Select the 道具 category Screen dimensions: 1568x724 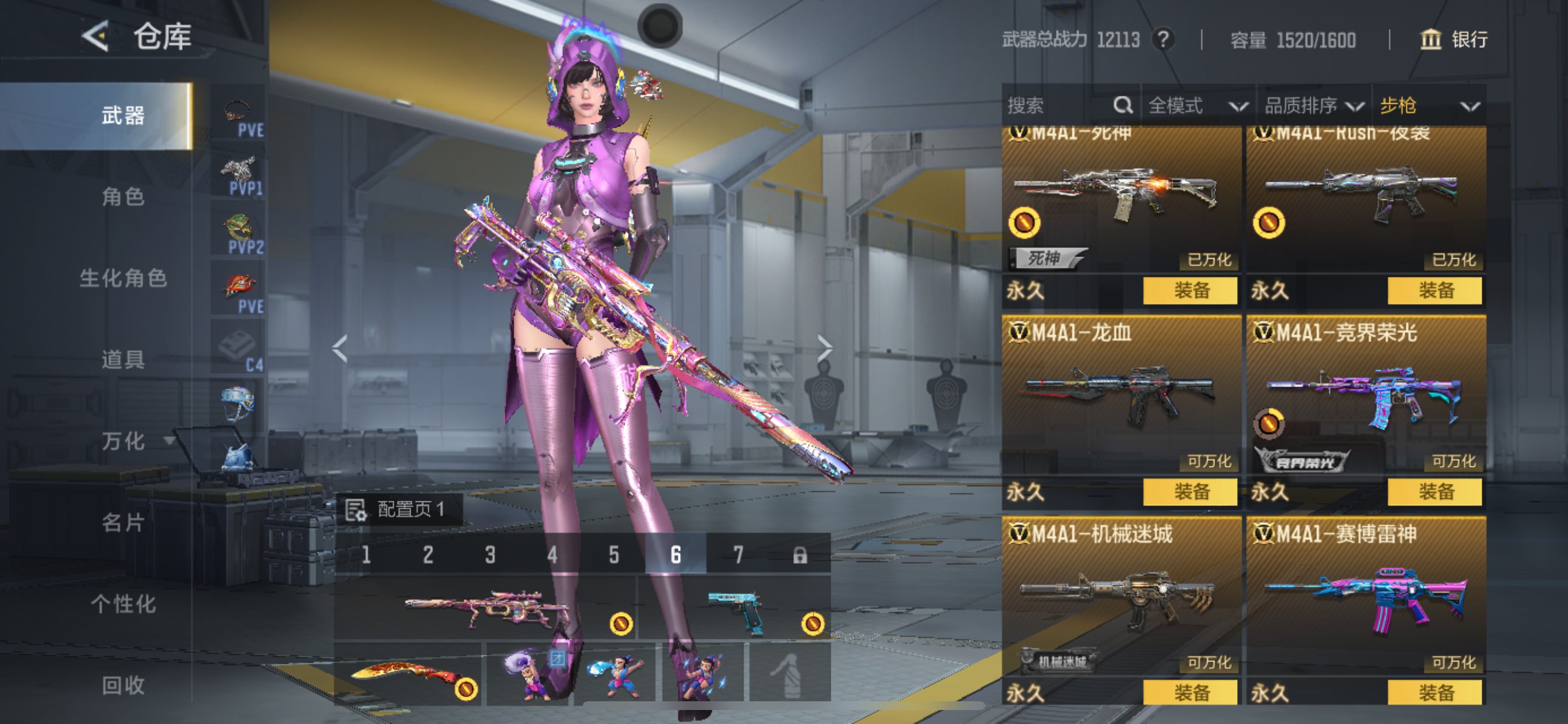(123, 360)
